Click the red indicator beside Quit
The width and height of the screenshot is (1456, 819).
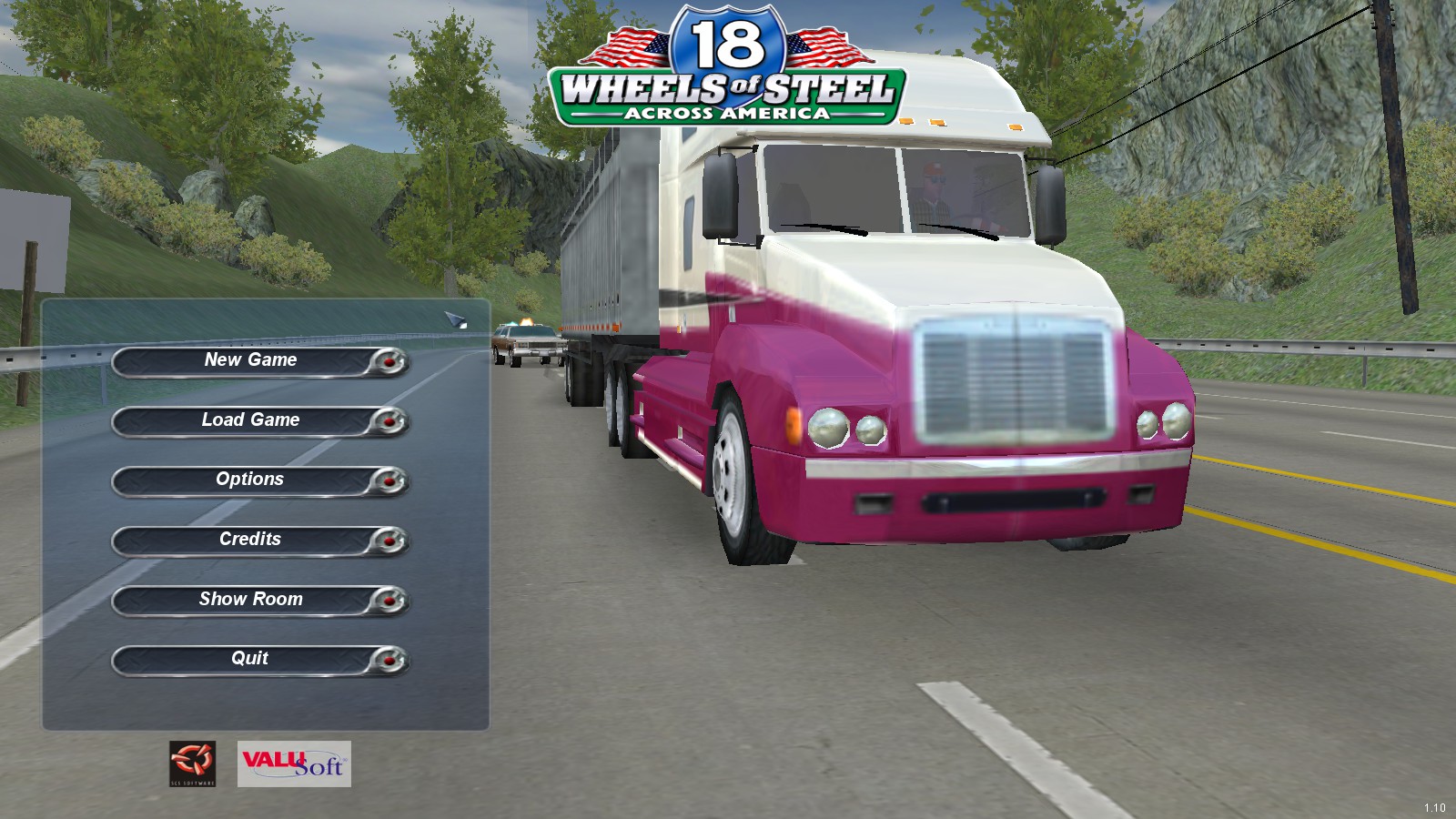[x=389, y=661]
